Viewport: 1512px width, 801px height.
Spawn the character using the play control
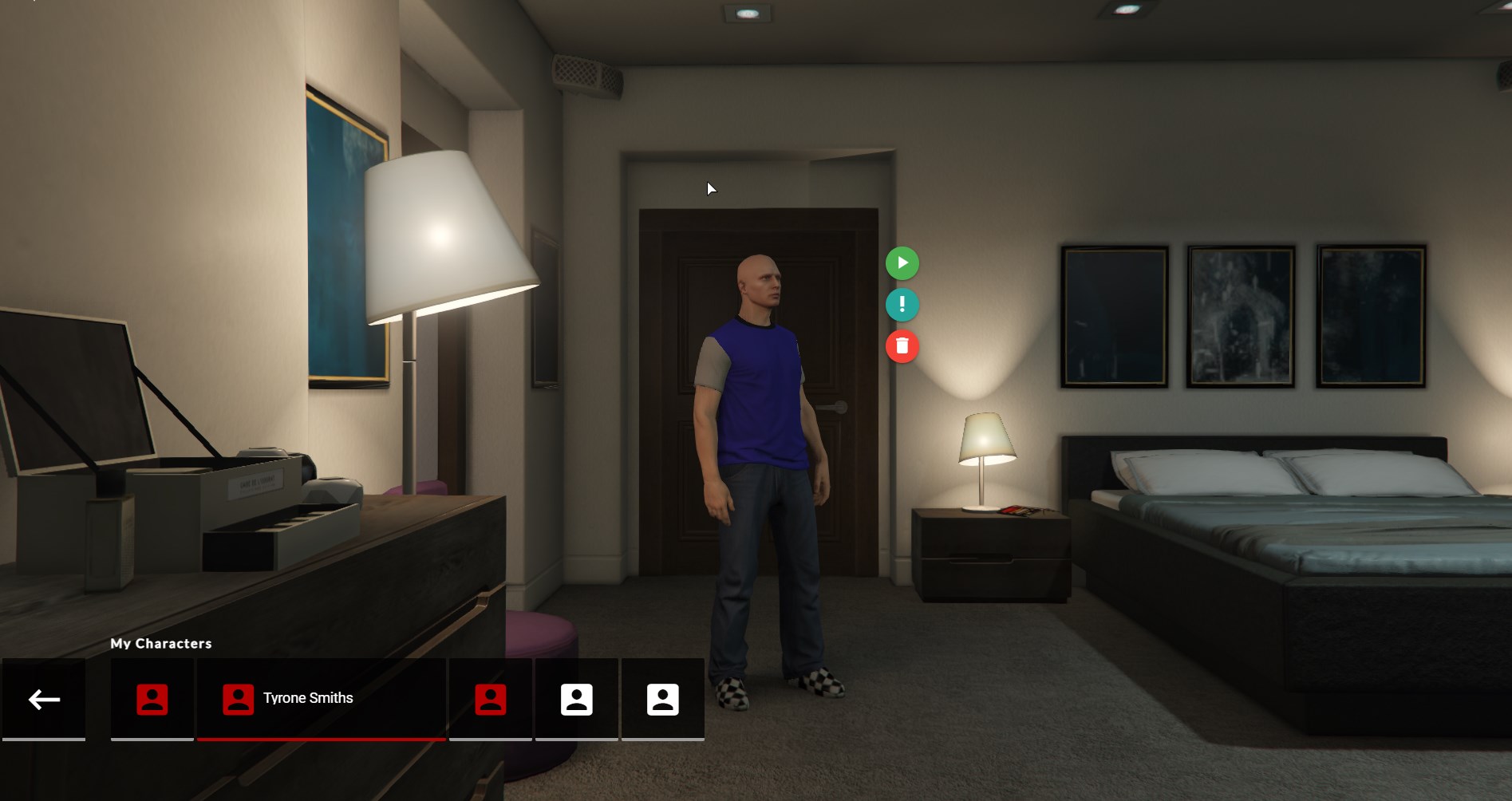click(902, 262)
